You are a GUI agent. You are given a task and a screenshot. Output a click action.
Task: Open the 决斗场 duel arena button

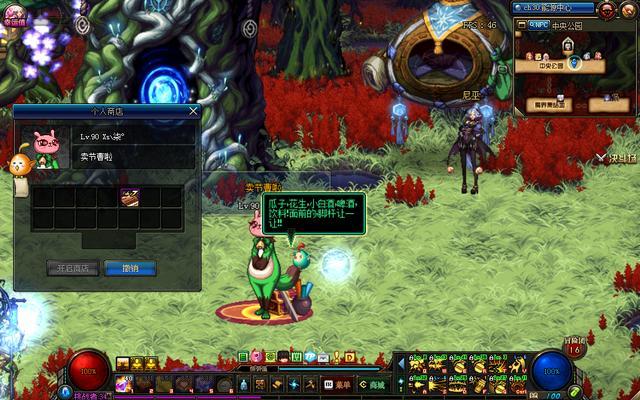(622, 158)
